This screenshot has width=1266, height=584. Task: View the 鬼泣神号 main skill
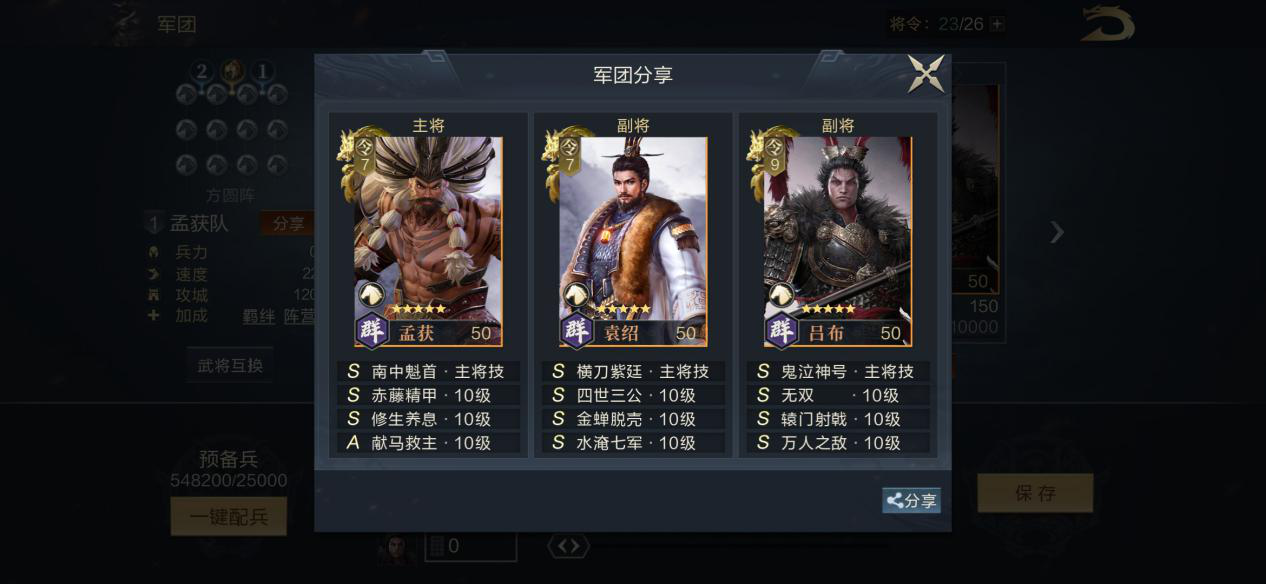837,371
